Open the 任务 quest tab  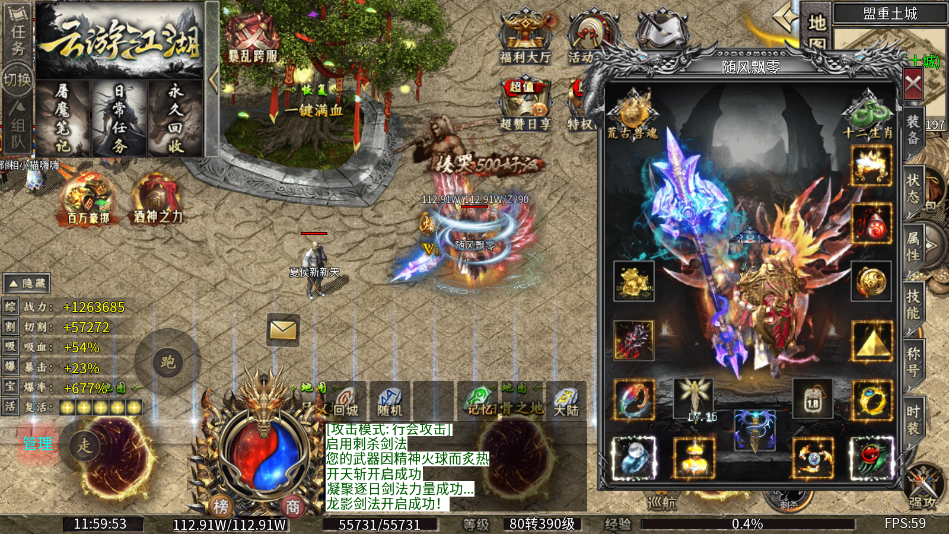(x=17, y=34)
